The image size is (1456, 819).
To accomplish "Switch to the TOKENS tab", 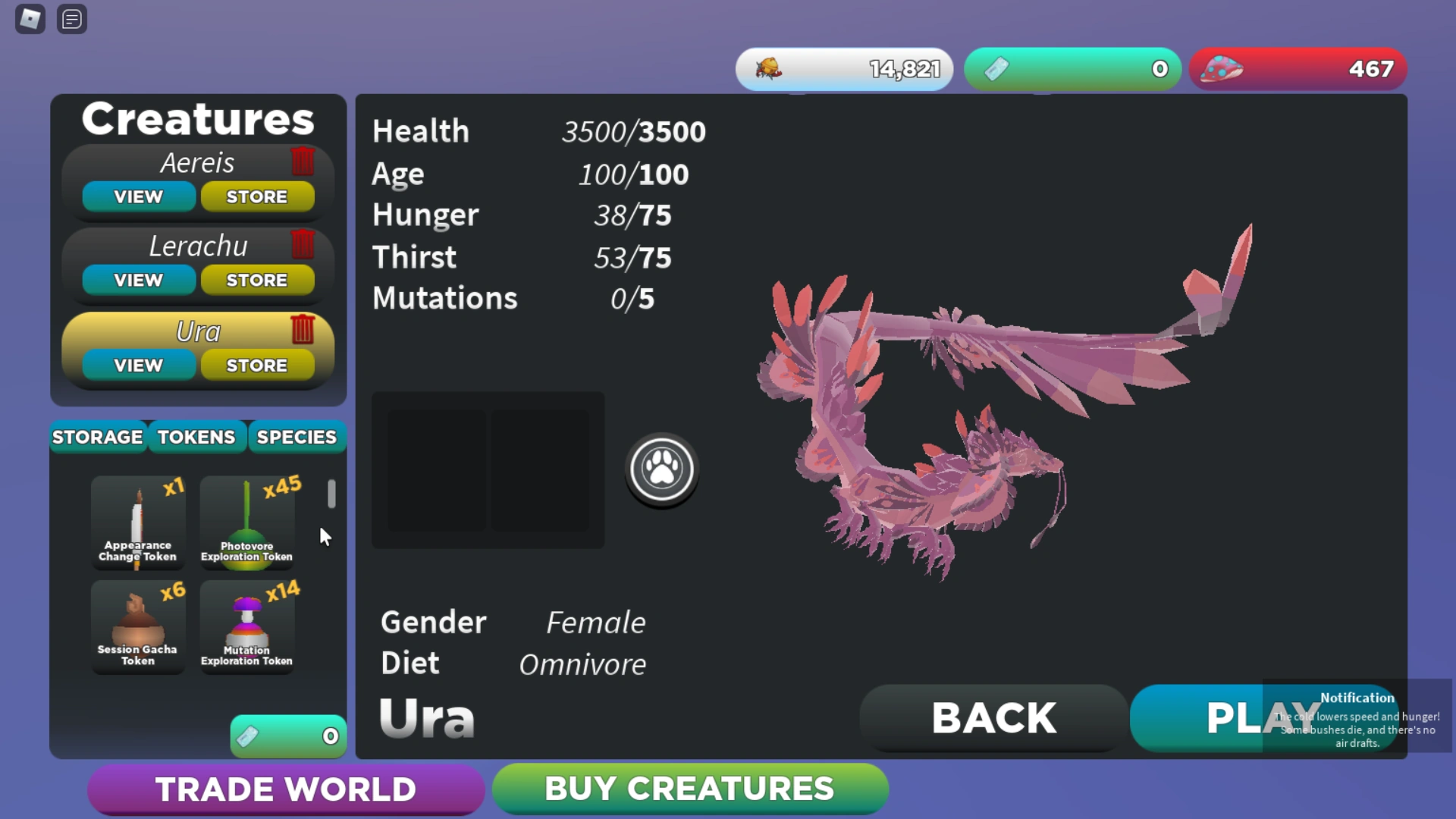I will 196,437.
